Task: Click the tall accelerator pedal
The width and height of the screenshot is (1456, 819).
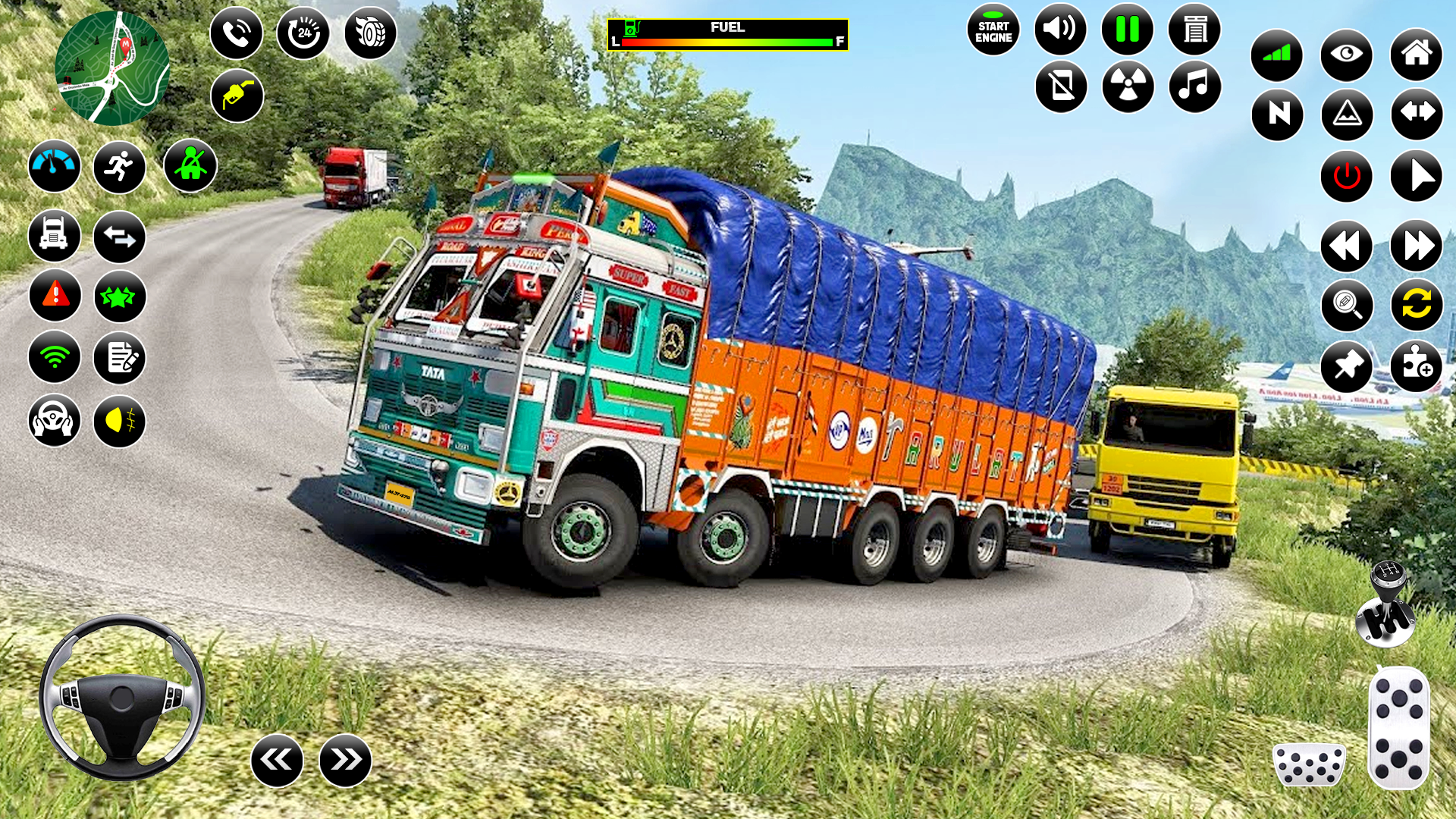Action: point(1399,727)
